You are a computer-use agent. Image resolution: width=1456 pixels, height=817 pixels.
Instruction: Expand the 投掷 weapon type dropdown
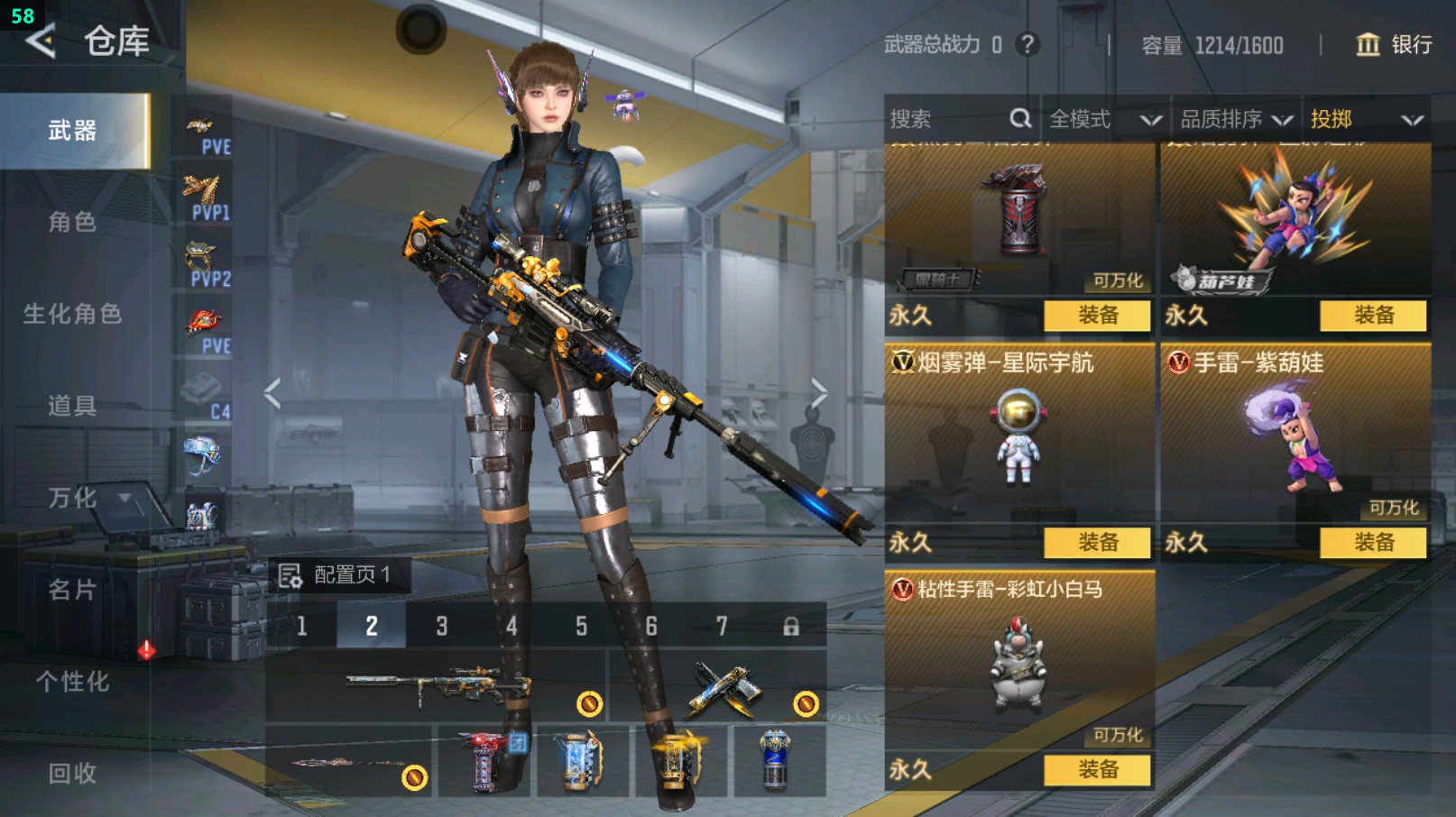click(1366, 119)
